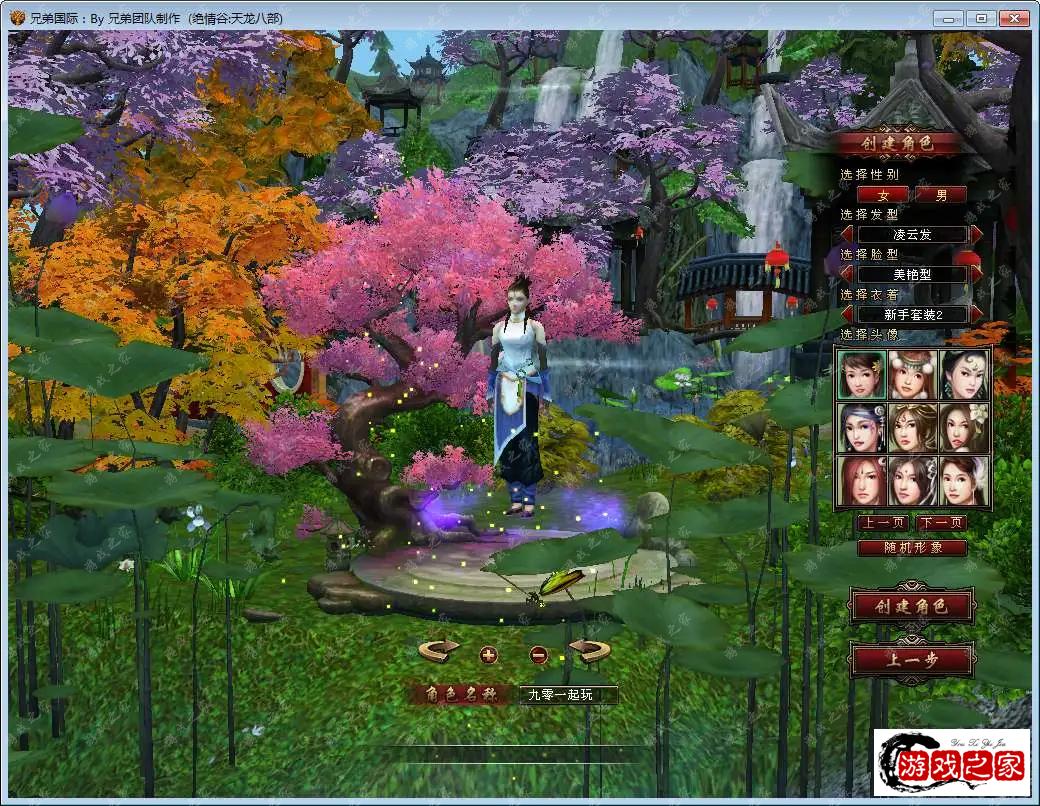
Task: Select previous outfit before 新手套装2
Action: (x=847, y=314)
